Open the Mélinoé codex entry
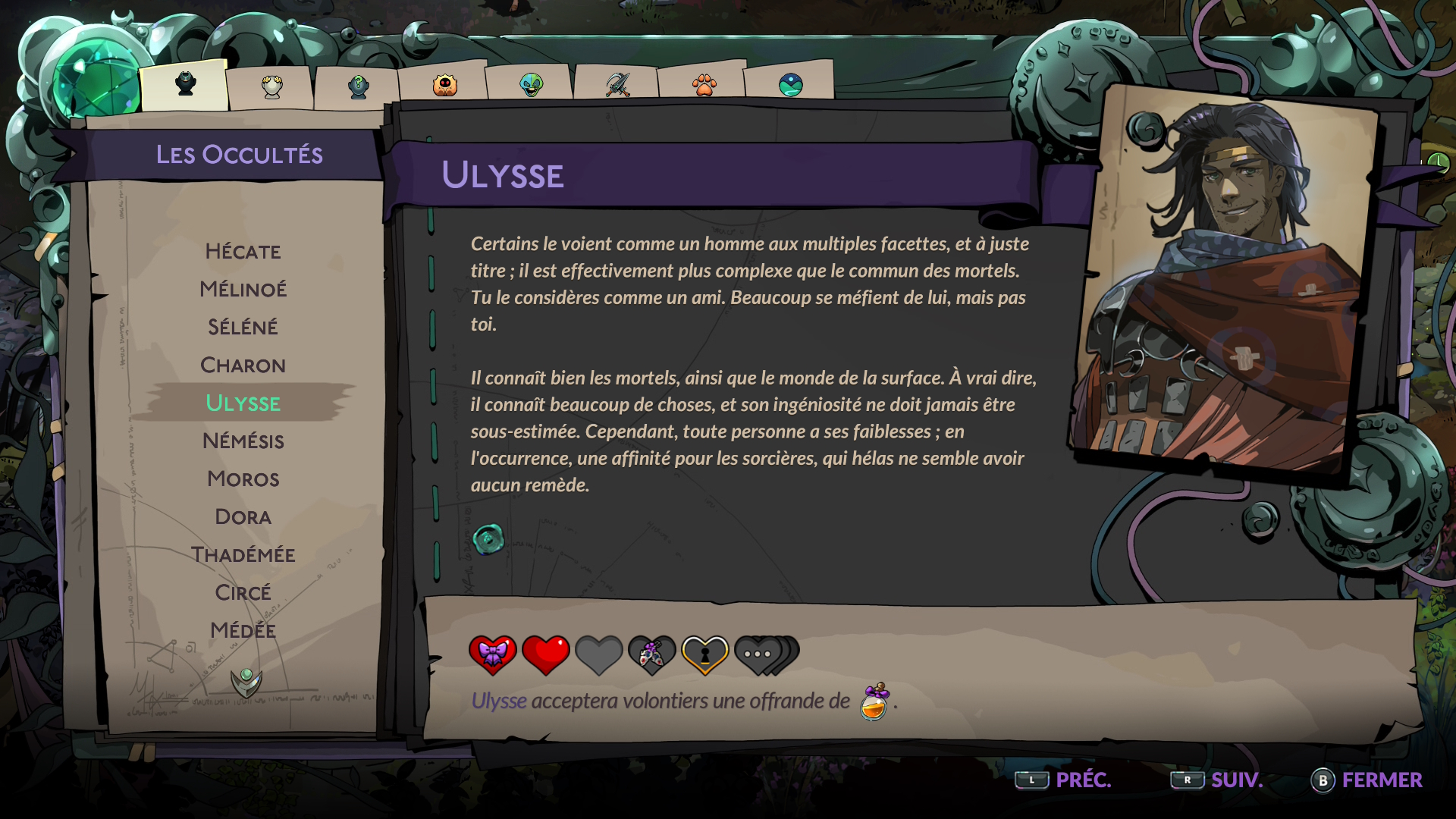1456x819 pixels. coord(243,290)
